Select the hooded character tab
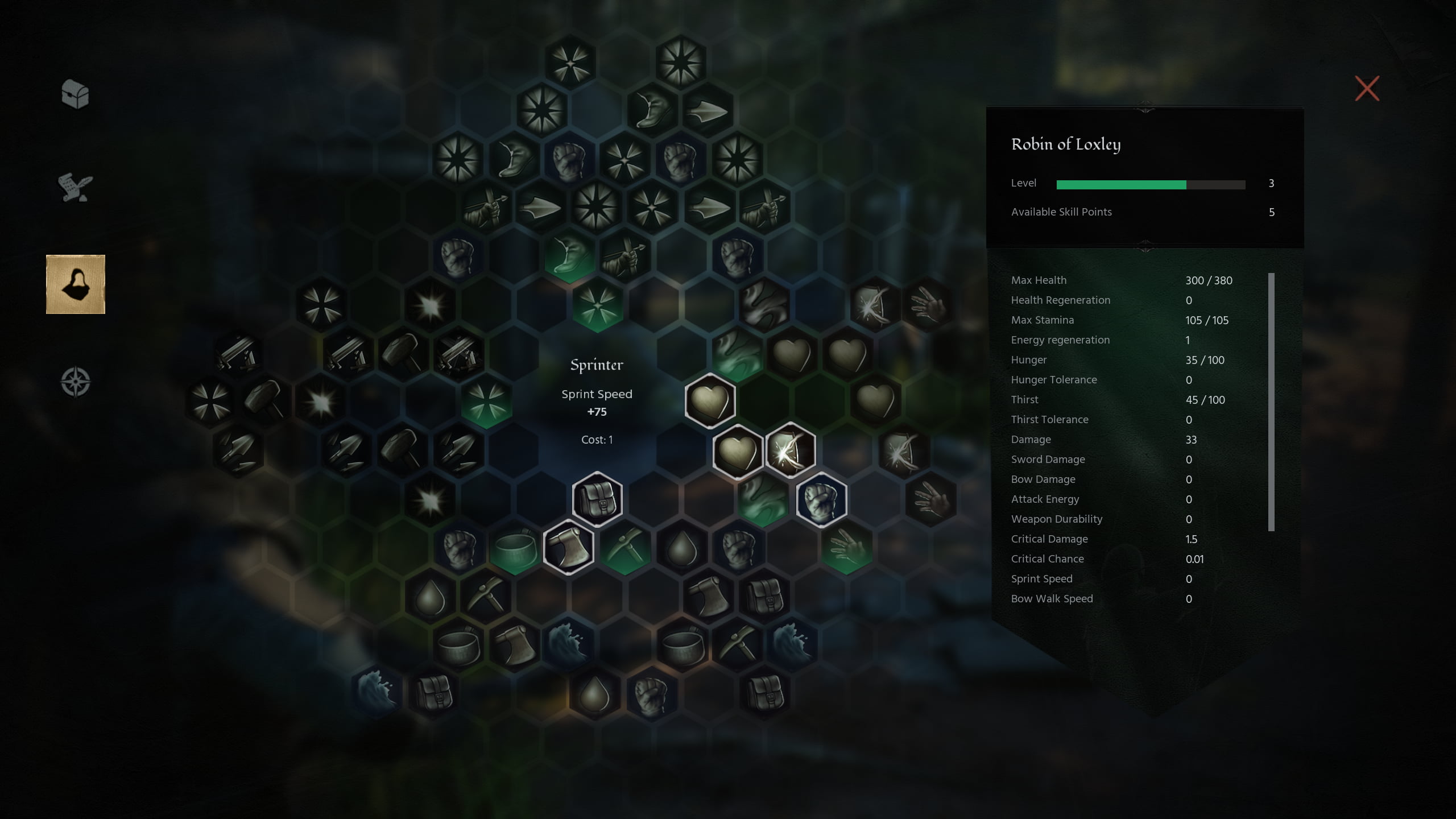1456x819 pixels. pos(76,284)
